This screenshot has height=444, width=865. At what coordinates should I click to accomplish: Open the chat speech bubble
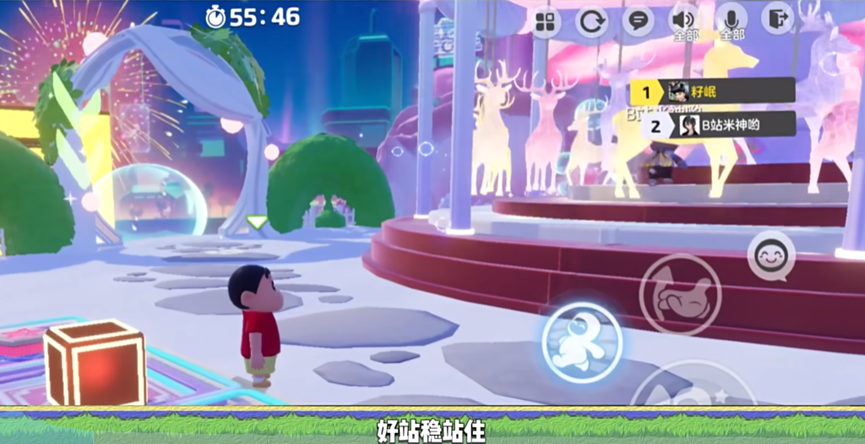[x=637, y=21]
